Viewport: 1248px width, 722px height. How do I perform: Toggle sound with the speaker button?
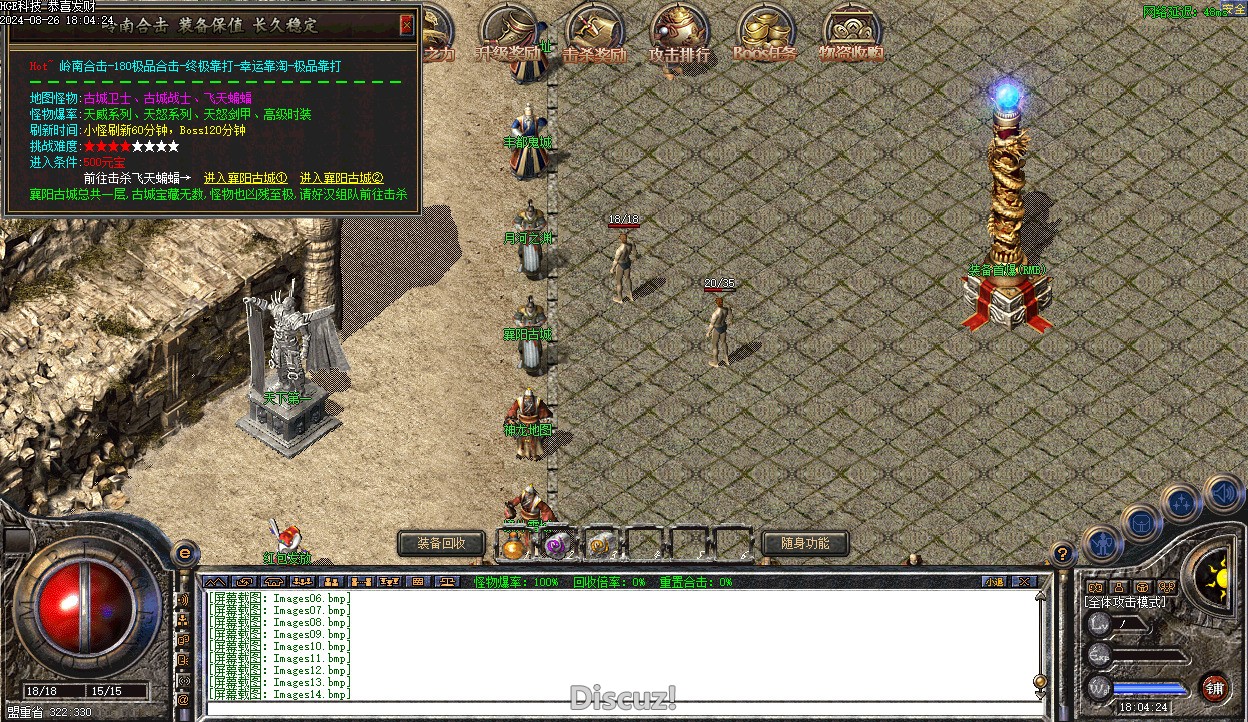click(x=1222, y=493)
